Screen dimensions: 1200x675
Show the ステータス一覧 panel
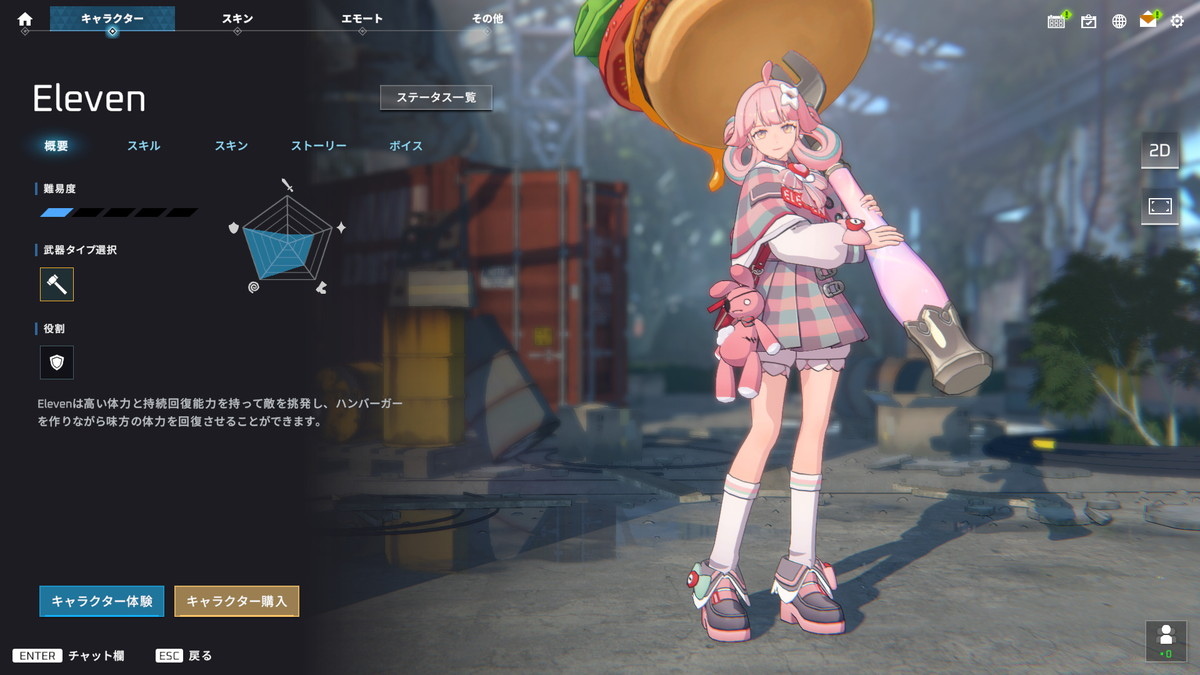tap(436, 98)
